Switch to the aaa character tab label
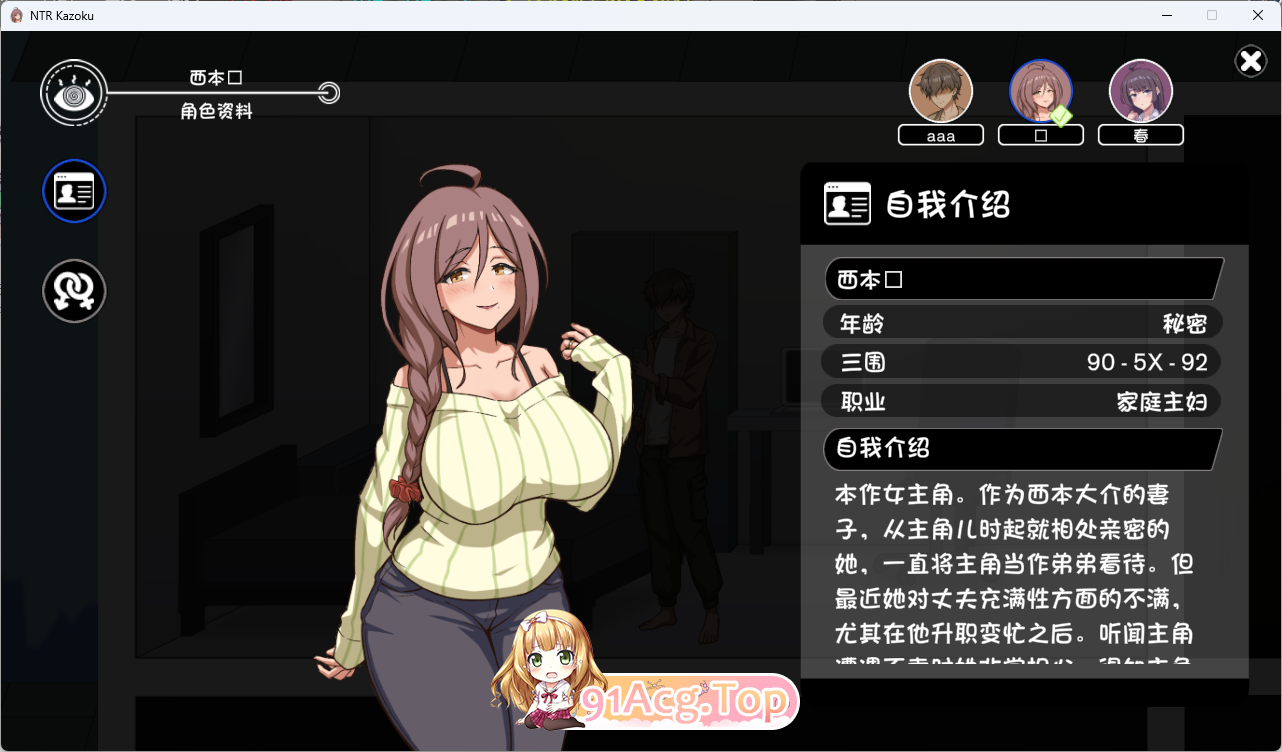 940,134
